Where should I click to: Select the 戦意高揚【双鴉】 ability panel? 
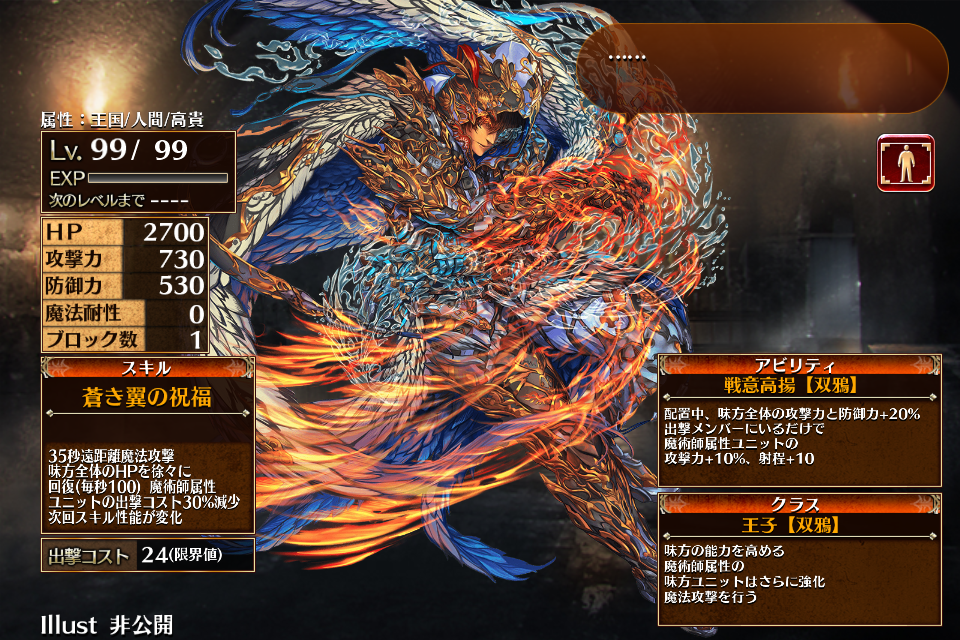799,421
